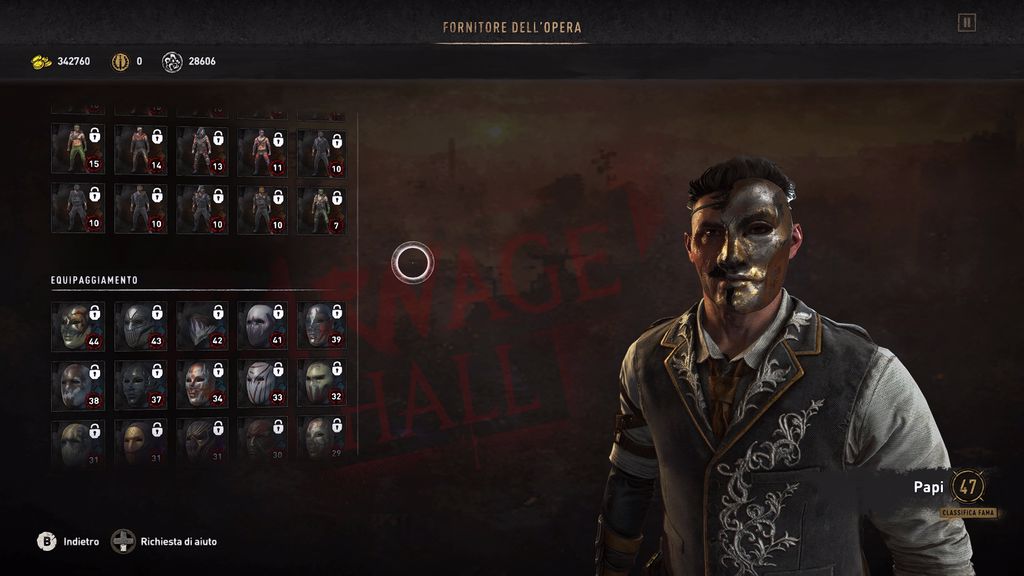This screenshot has height=576, width=1024.
Task: Select the white mask marked 33
Action: point(262,384)
